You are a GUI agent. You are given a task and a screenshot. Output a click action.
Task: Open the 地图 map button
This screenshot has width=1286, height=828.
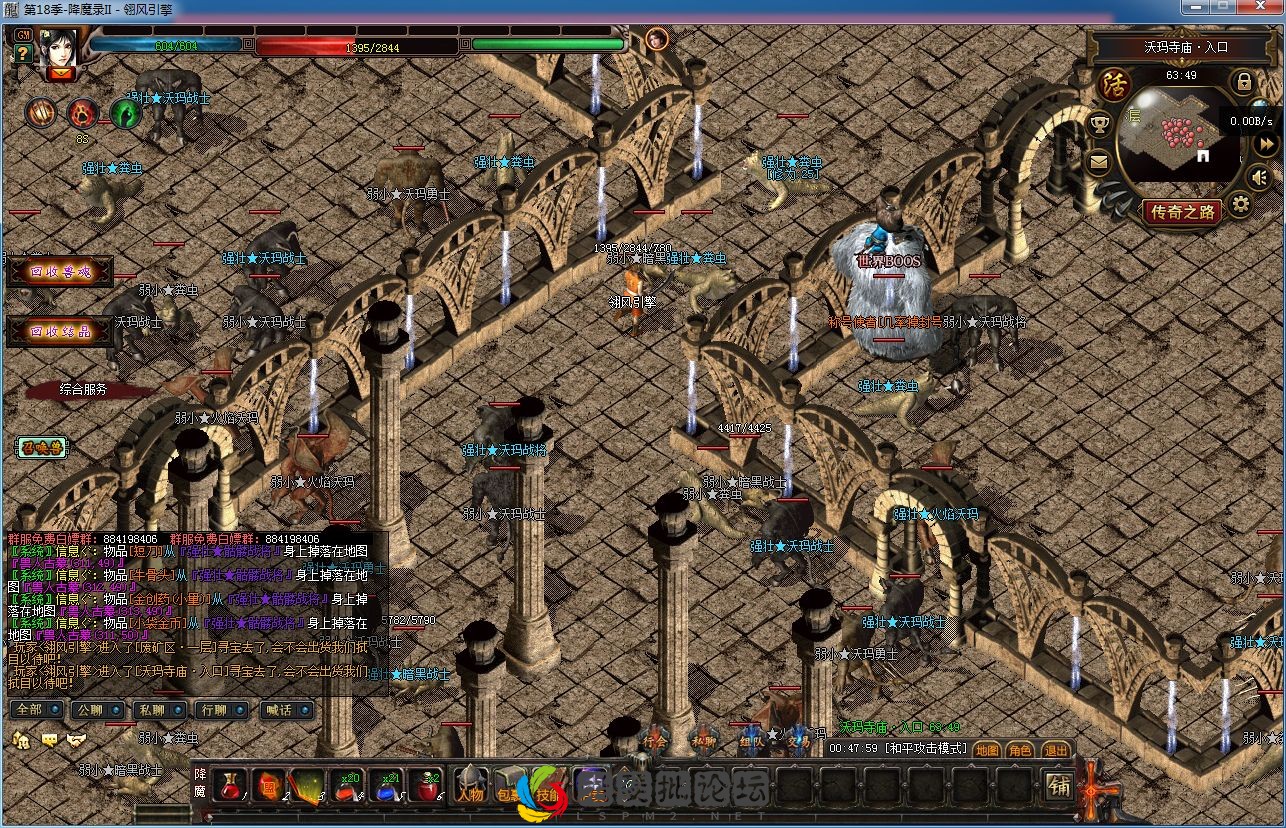pyautogui.click(x=987, y=749)
